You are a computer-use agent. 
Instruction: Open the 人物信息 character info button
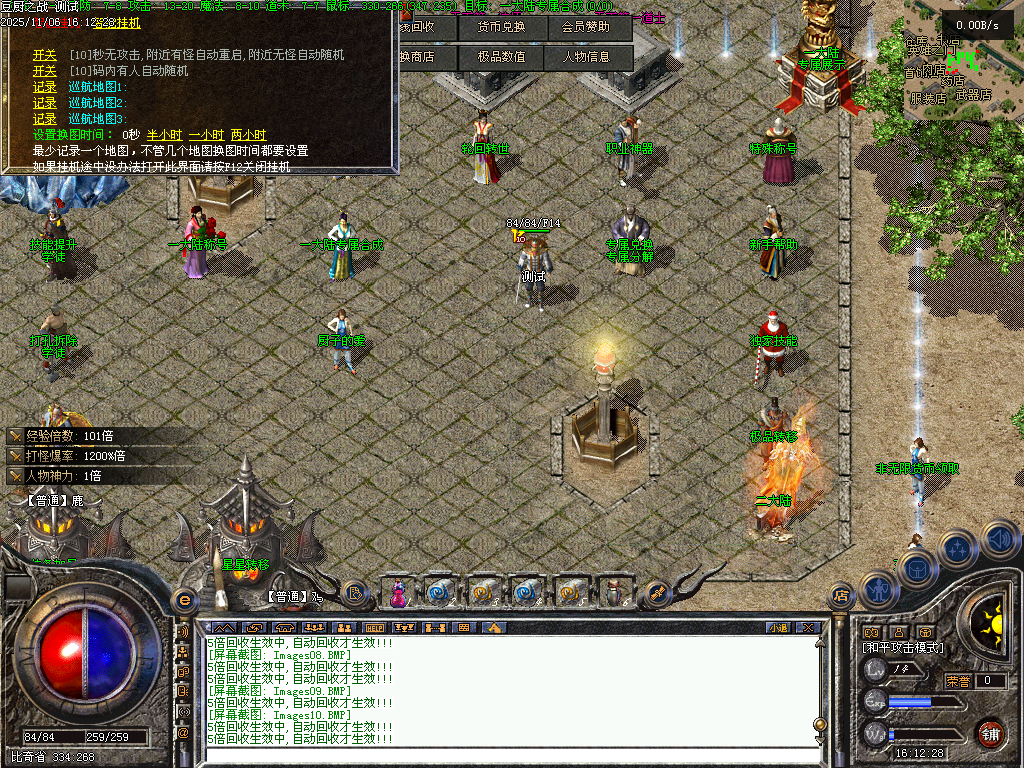(x=587, y=57)
